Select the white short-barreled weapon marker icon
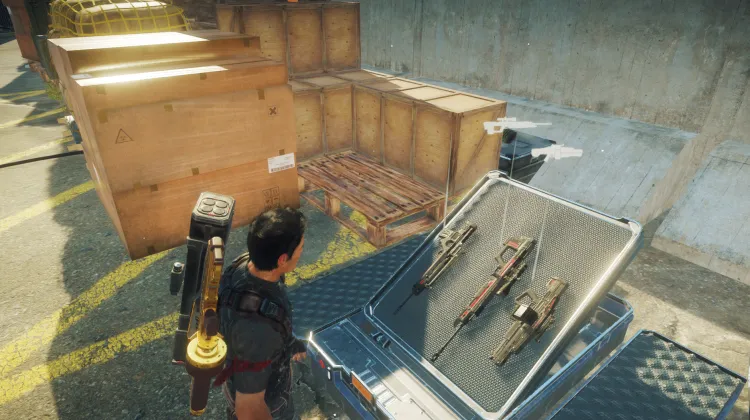The height and width of the screenshot is (420, 750). [x=558, y=152]
